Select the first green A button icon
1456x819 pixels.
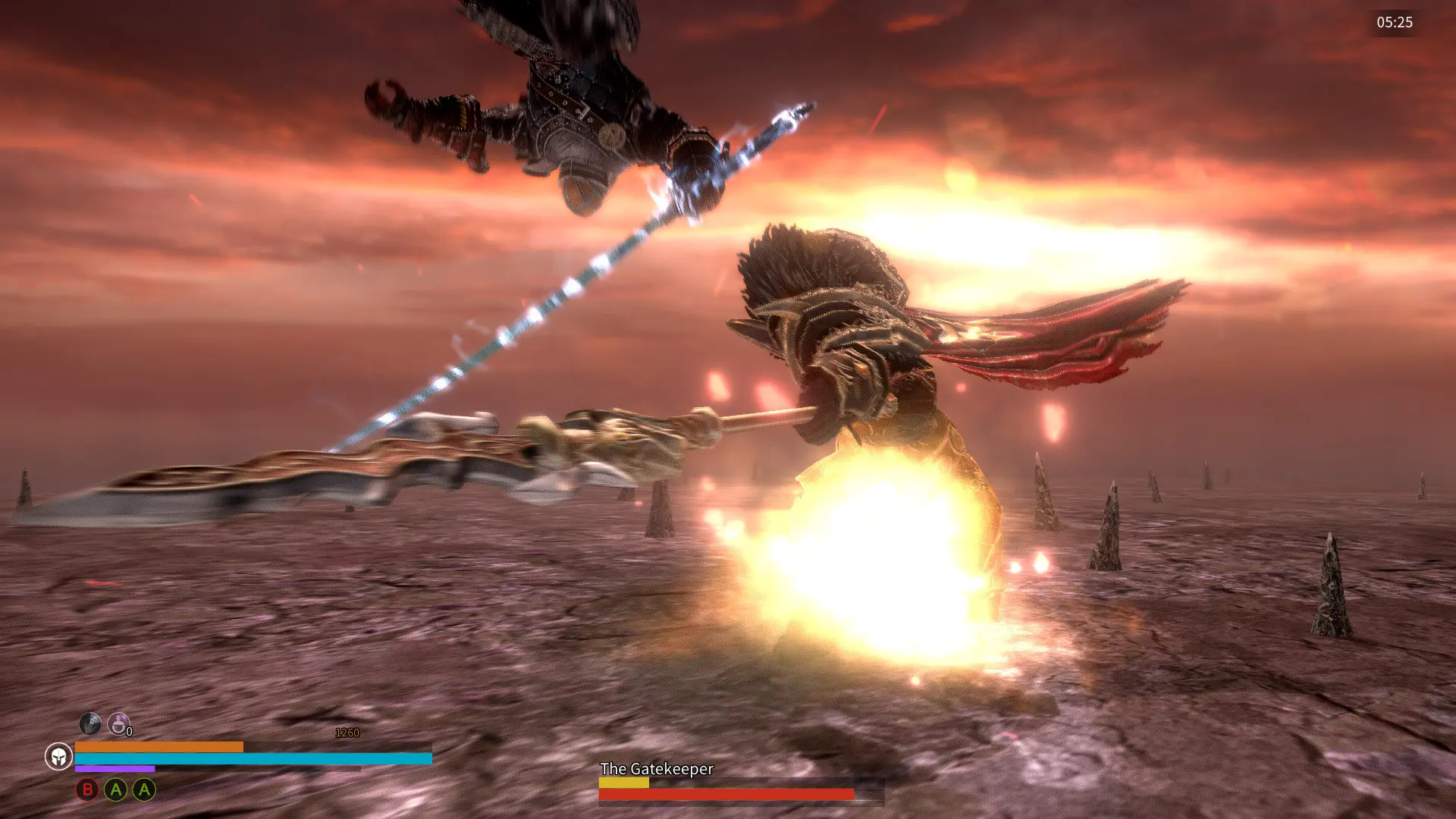(x=115, y=790)
